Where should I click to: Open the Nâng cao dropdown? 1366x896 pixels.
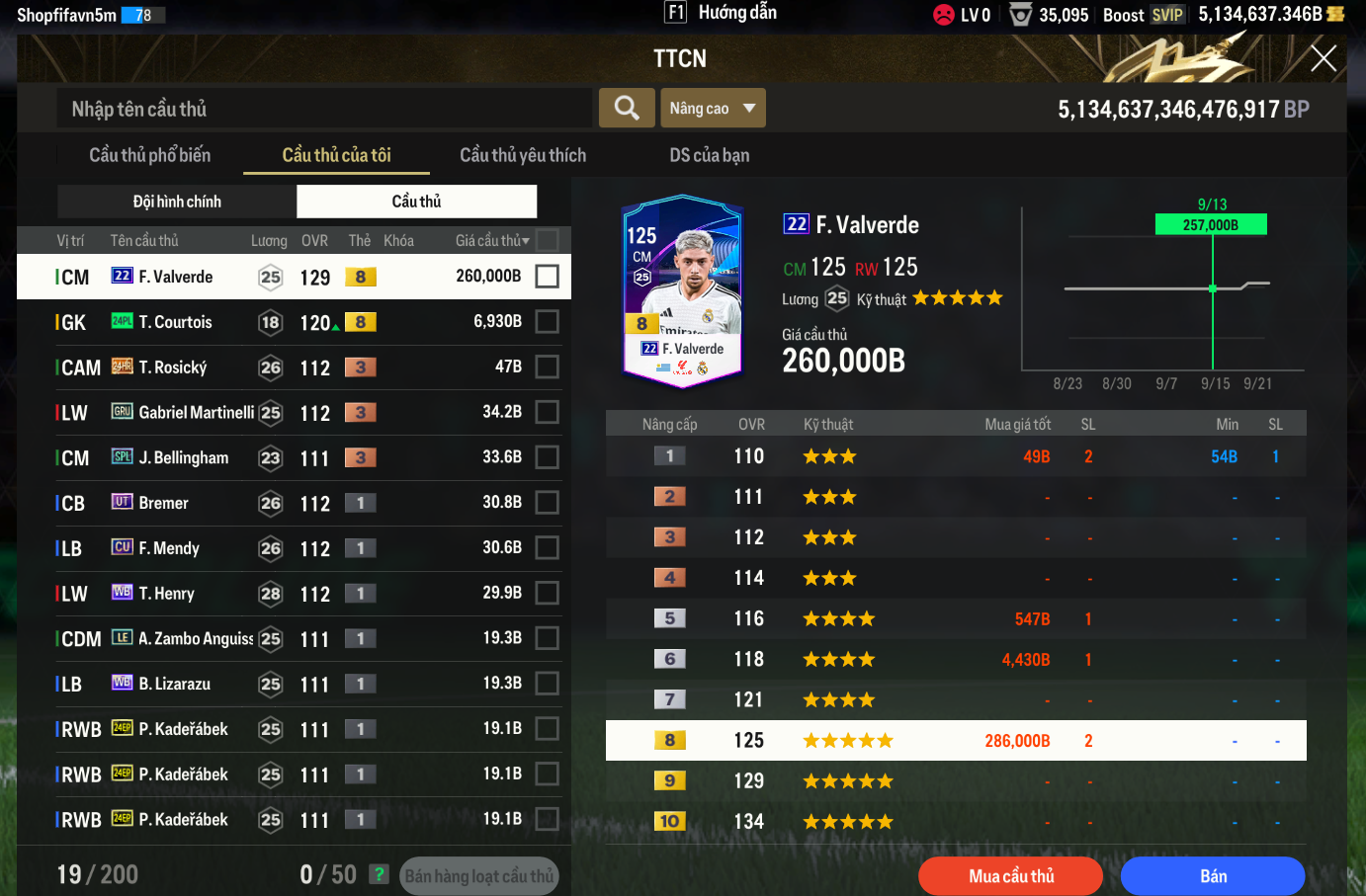[x=712, y=108]
